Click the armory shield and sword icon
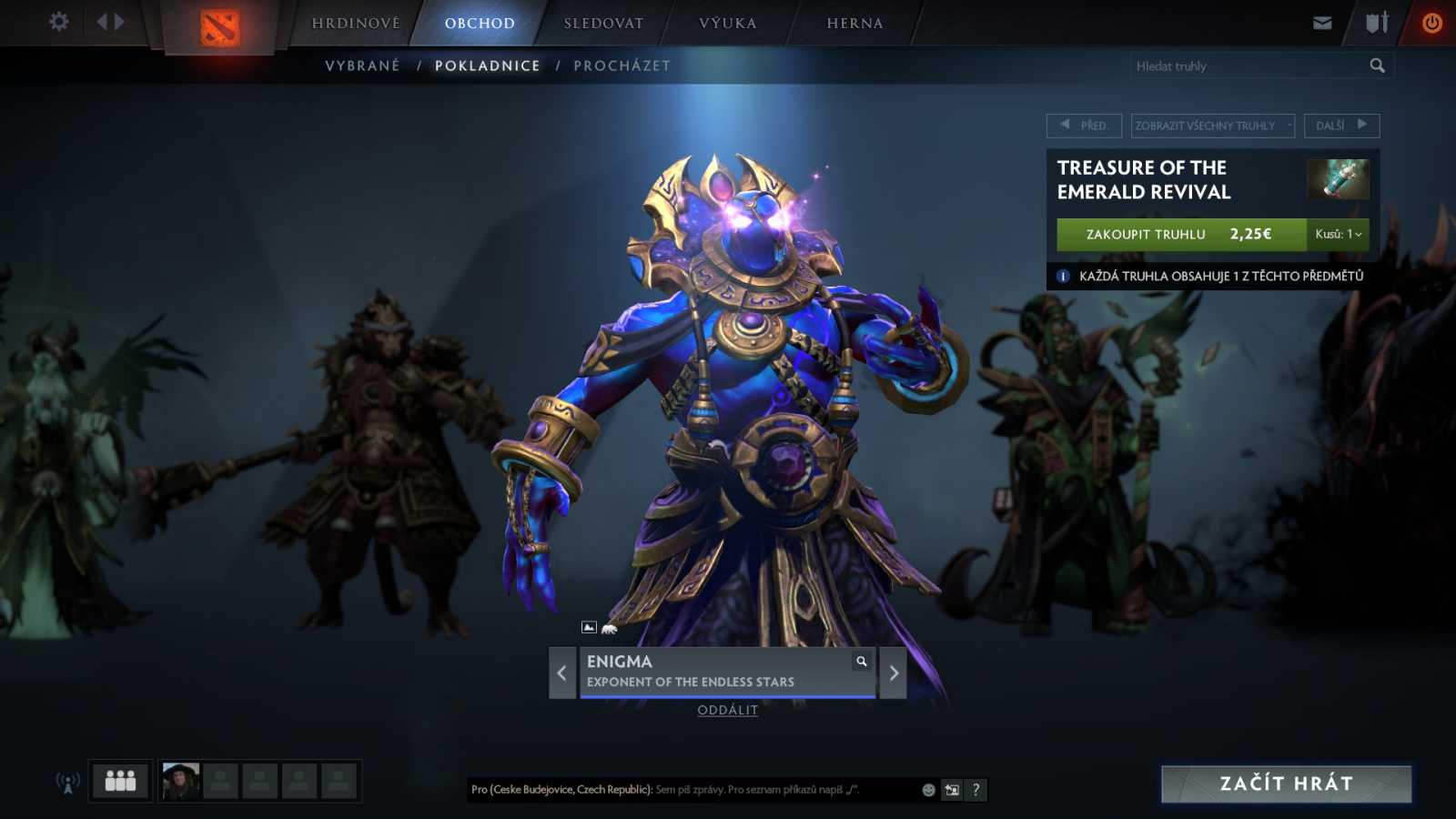Screen dimensions: 1456x819 (1376, 22)
